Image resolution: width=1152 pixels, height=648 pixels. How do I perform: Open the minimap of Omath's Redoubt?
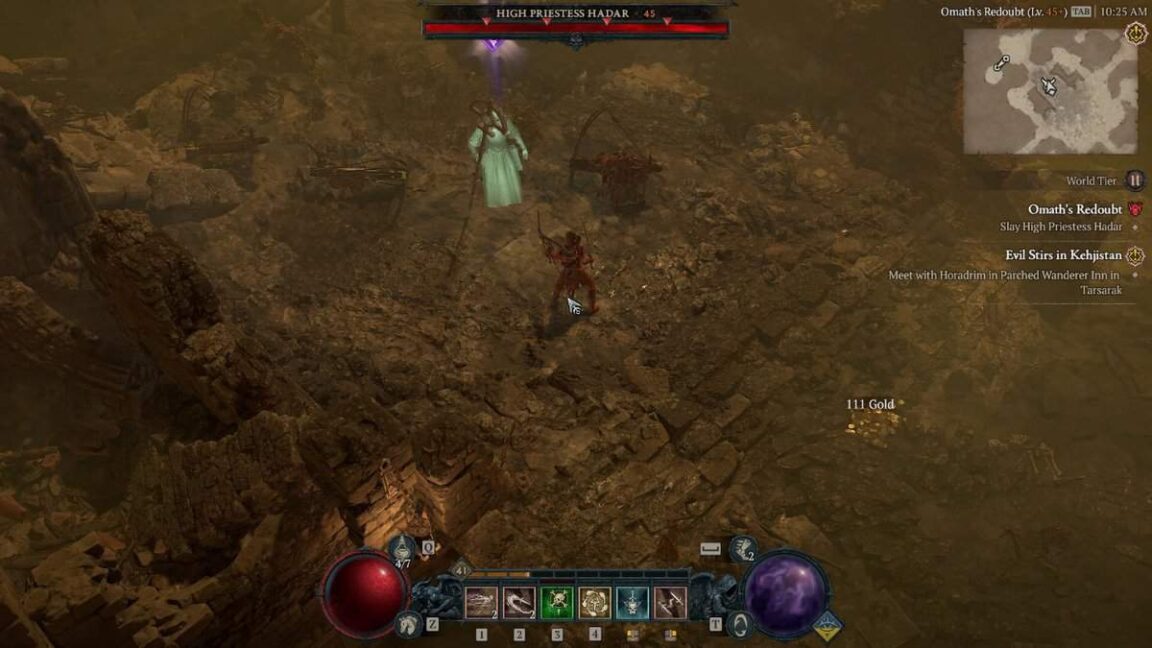1050,91
